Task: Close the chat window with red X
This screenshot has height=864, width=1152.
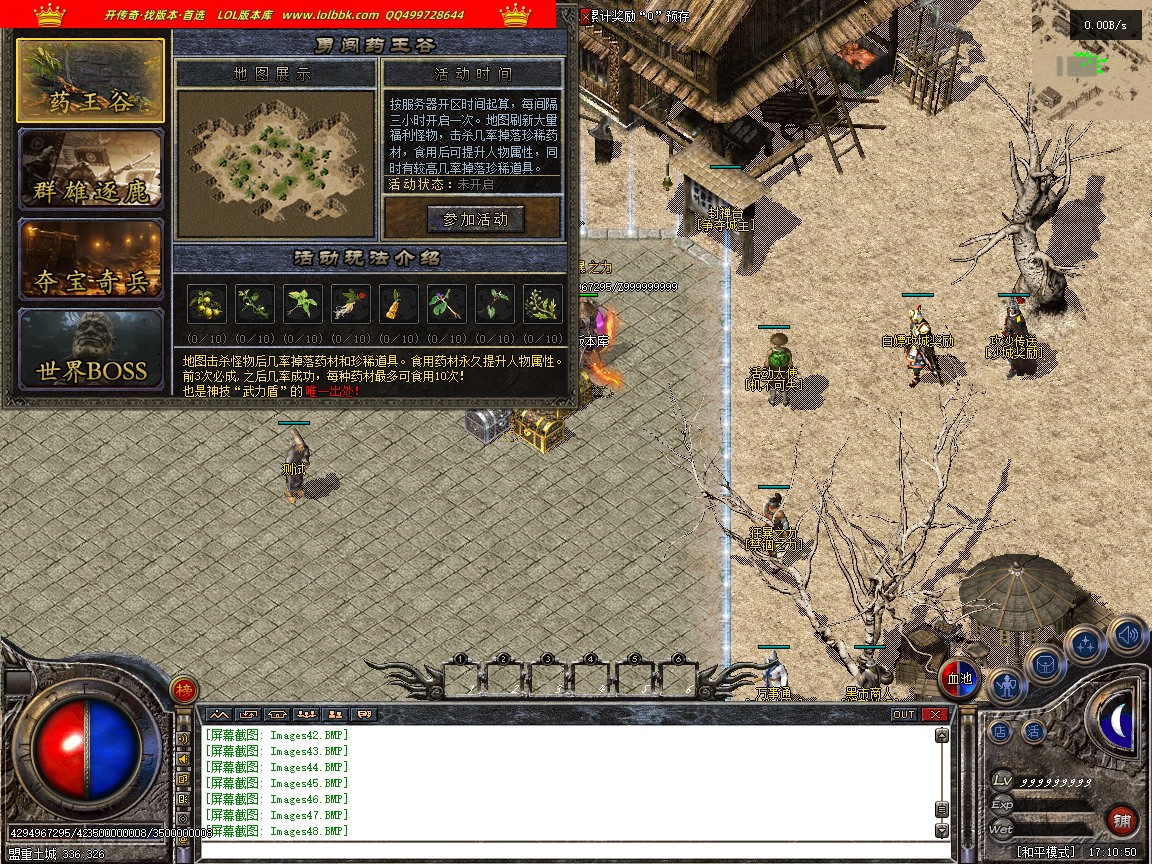Action: click(935, 714)
